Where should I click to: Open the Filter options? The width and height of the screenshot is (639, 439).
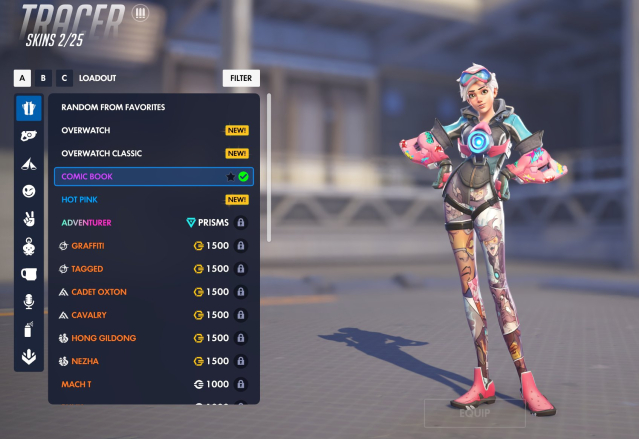241,78
